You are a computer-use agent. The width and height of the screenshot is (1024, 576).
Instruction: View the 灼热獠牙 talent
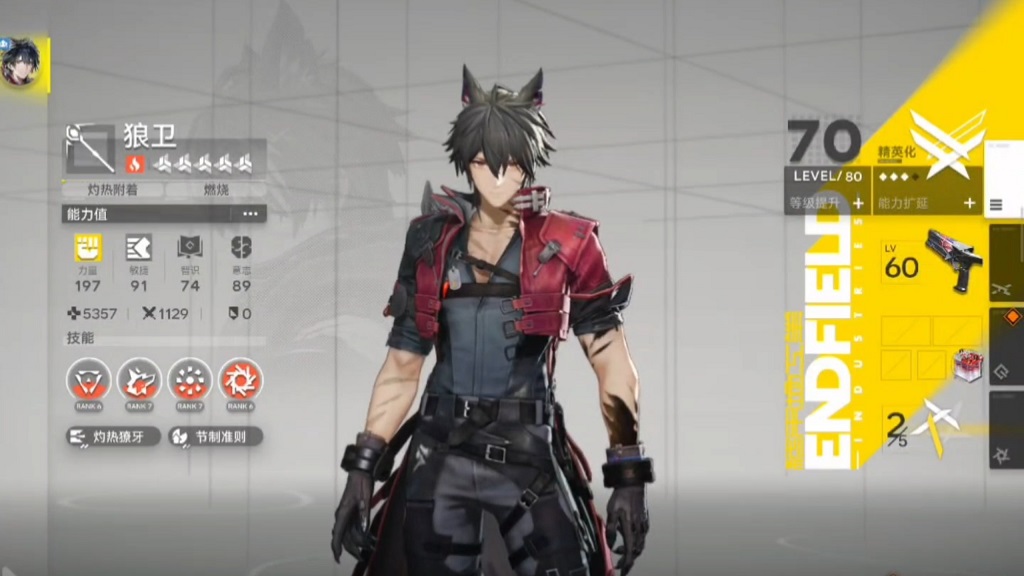coord(113,437)
